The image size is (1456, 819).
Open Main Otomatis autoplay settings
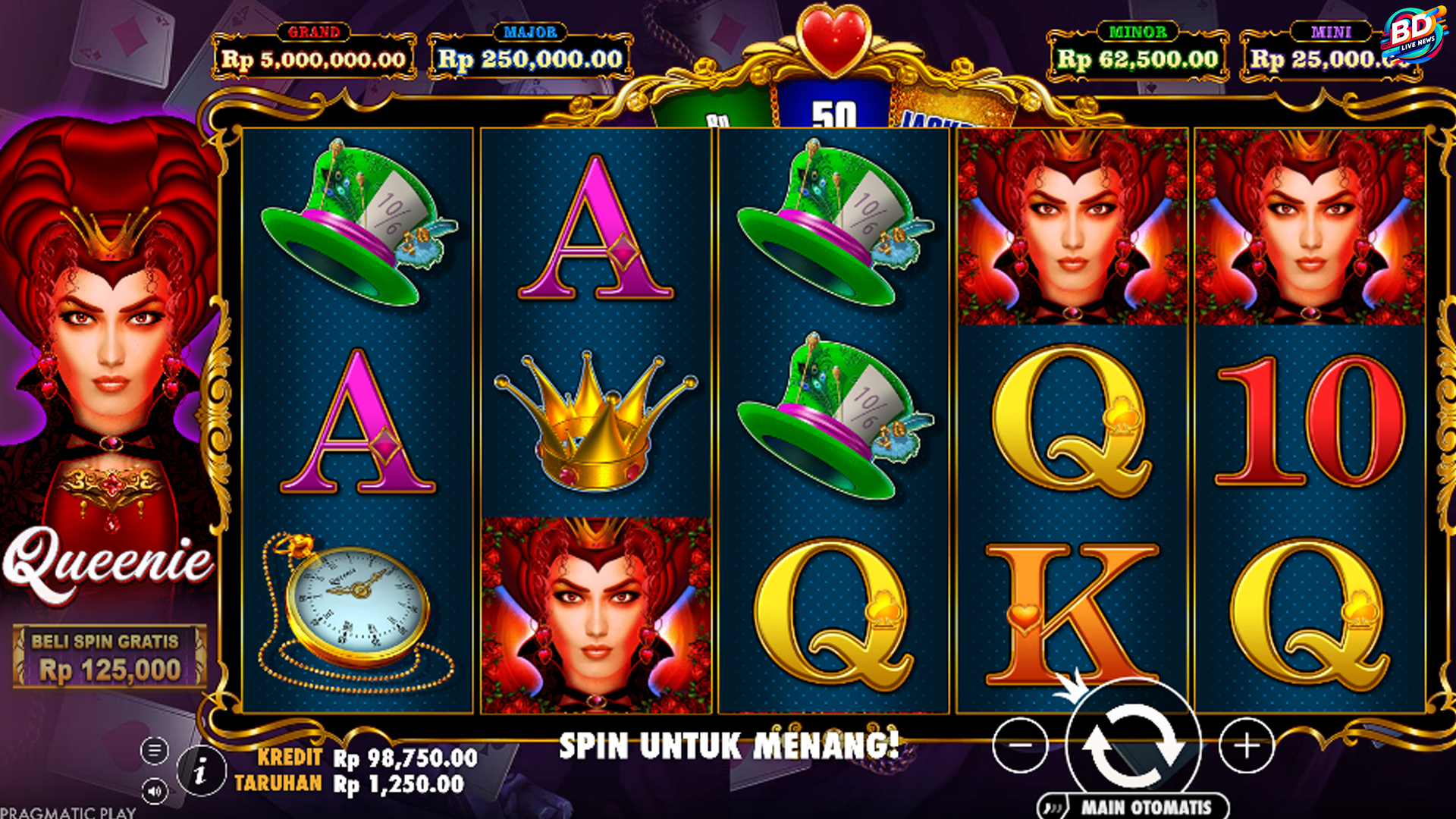(1134, 807)
